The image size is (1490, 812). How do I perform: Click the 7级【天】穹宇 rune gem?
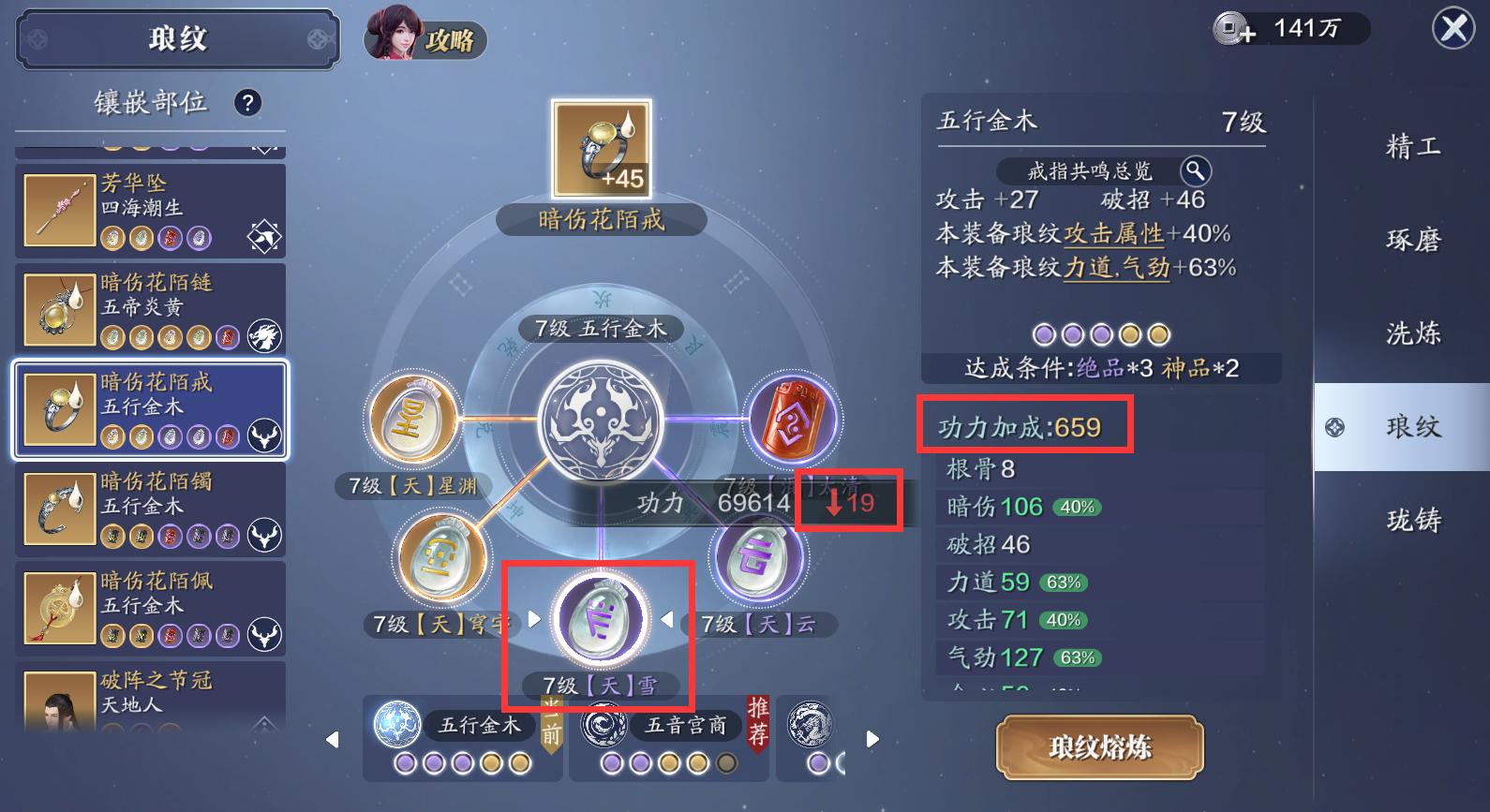tap(440, 557)
